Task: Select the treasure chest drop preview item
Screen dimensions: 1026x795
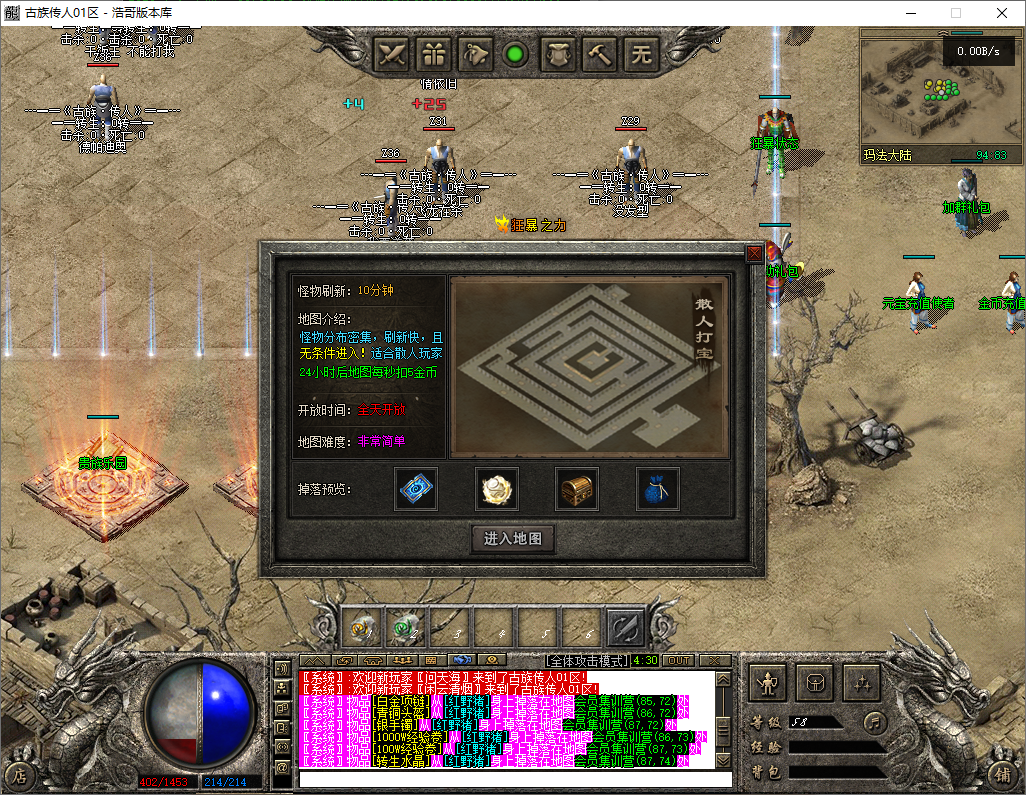Action: tap(577, 488)
